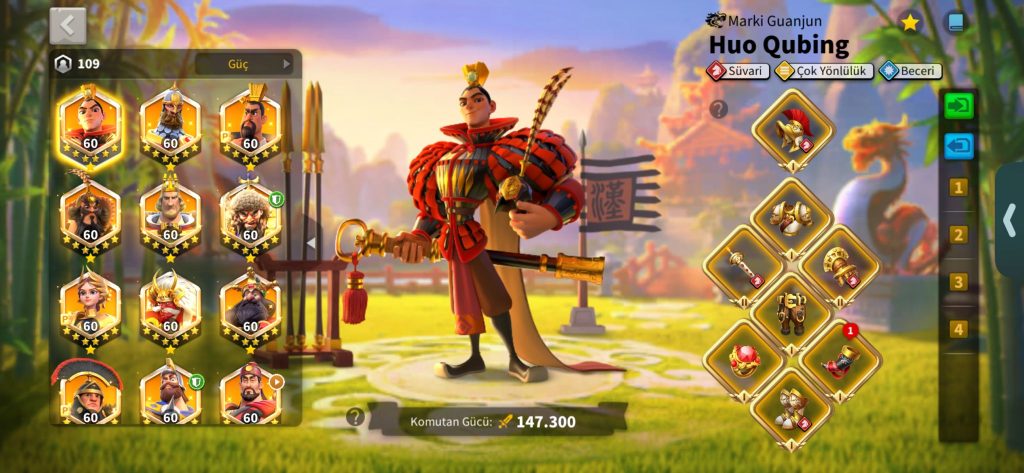Screen dimensions: 1024x473
Task: Open the blue book icon
Action: 956,22
